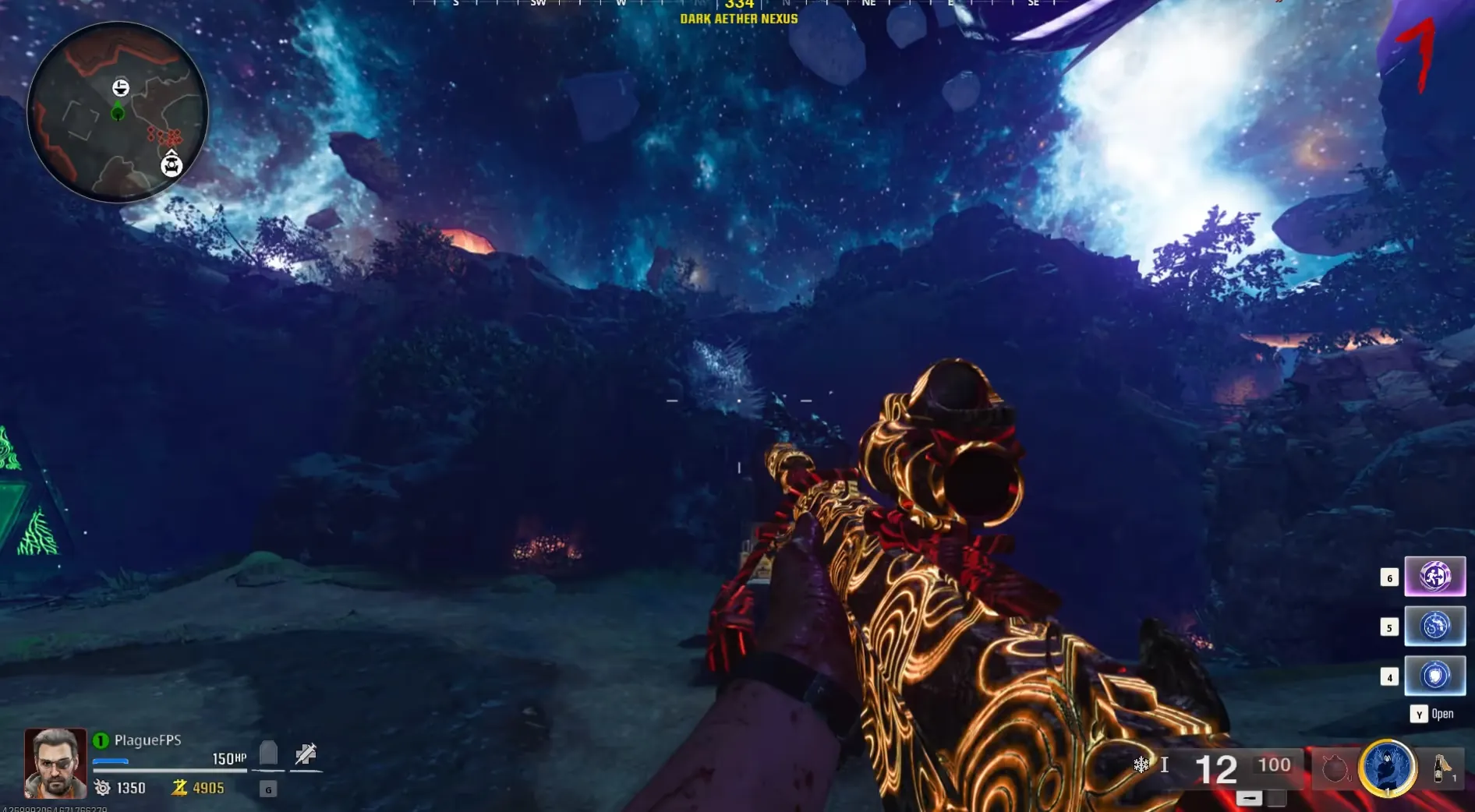Select the Molotov bottle lethal slot
The image size is (1475, 812).
(1441, 768)
